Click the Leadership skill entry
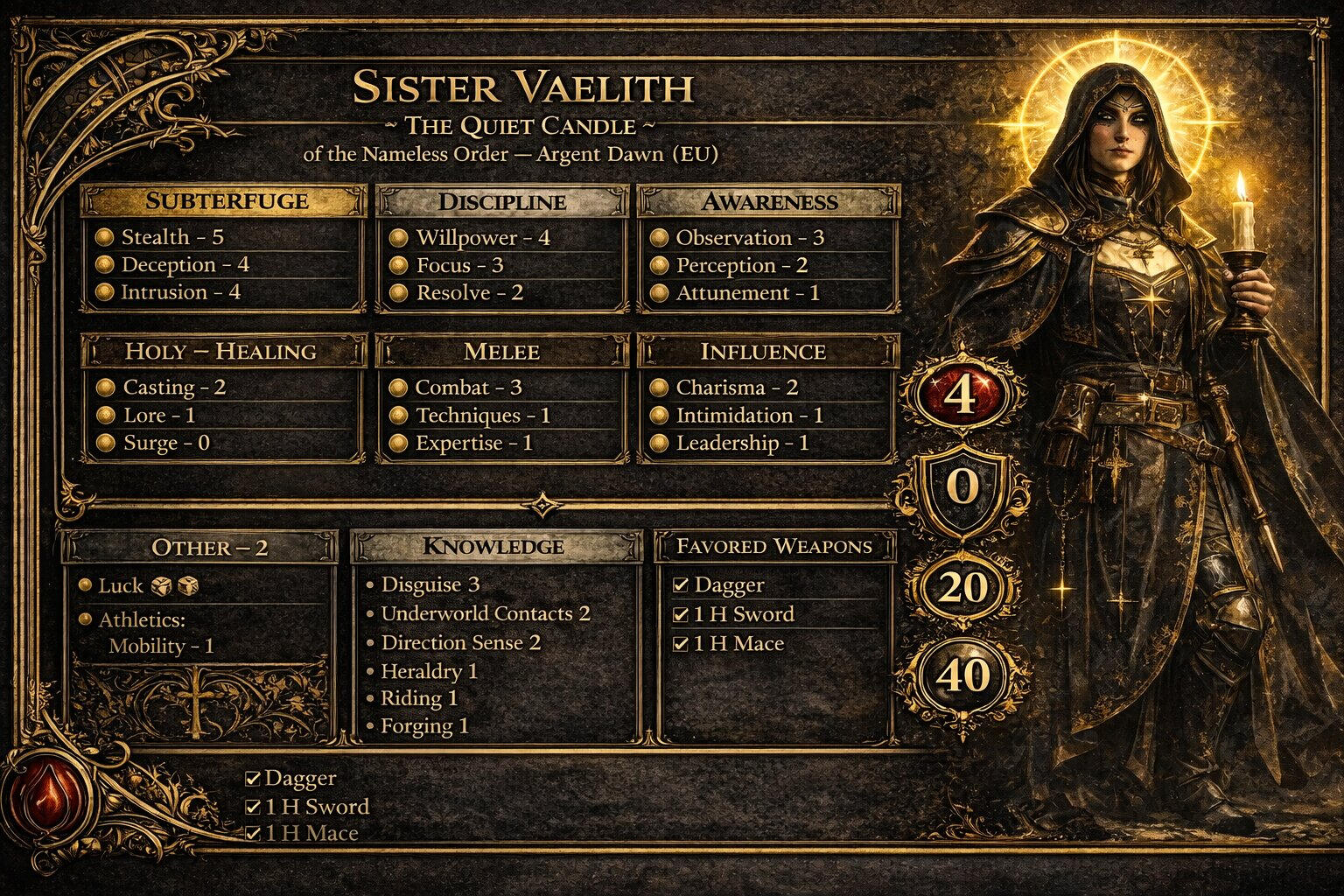 (741, 444)
